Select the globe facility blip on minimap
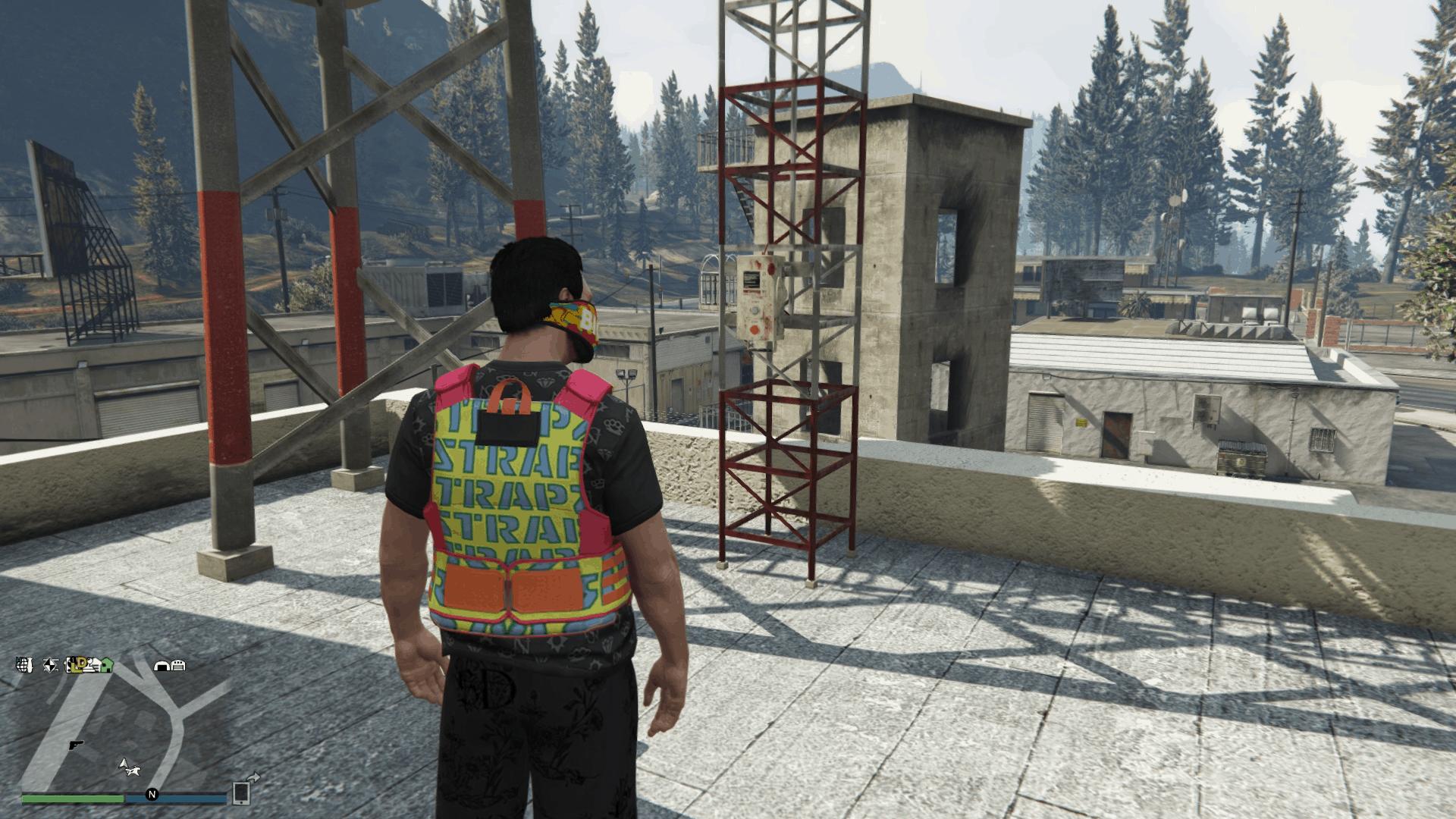Image resolution: width=1456 pixels, height=819 pixels. pyautogui.click(x=24, y=665)
